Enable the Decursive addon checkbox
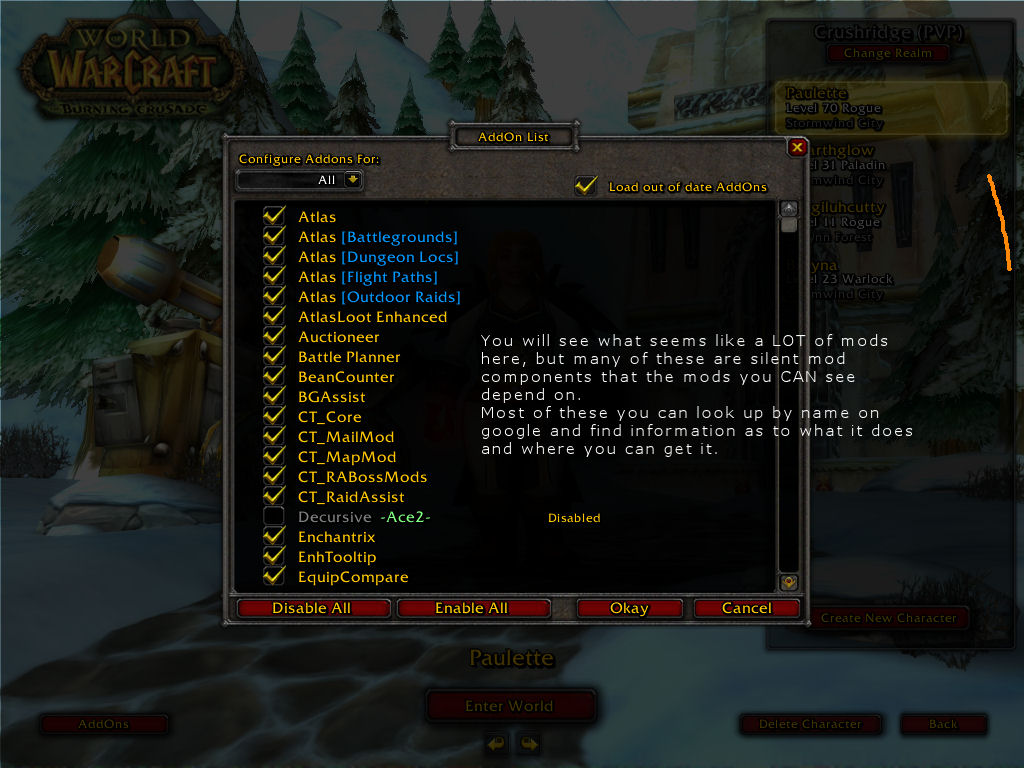Image resolution: width=1024 pixels, height=768 pixels. 274,517
